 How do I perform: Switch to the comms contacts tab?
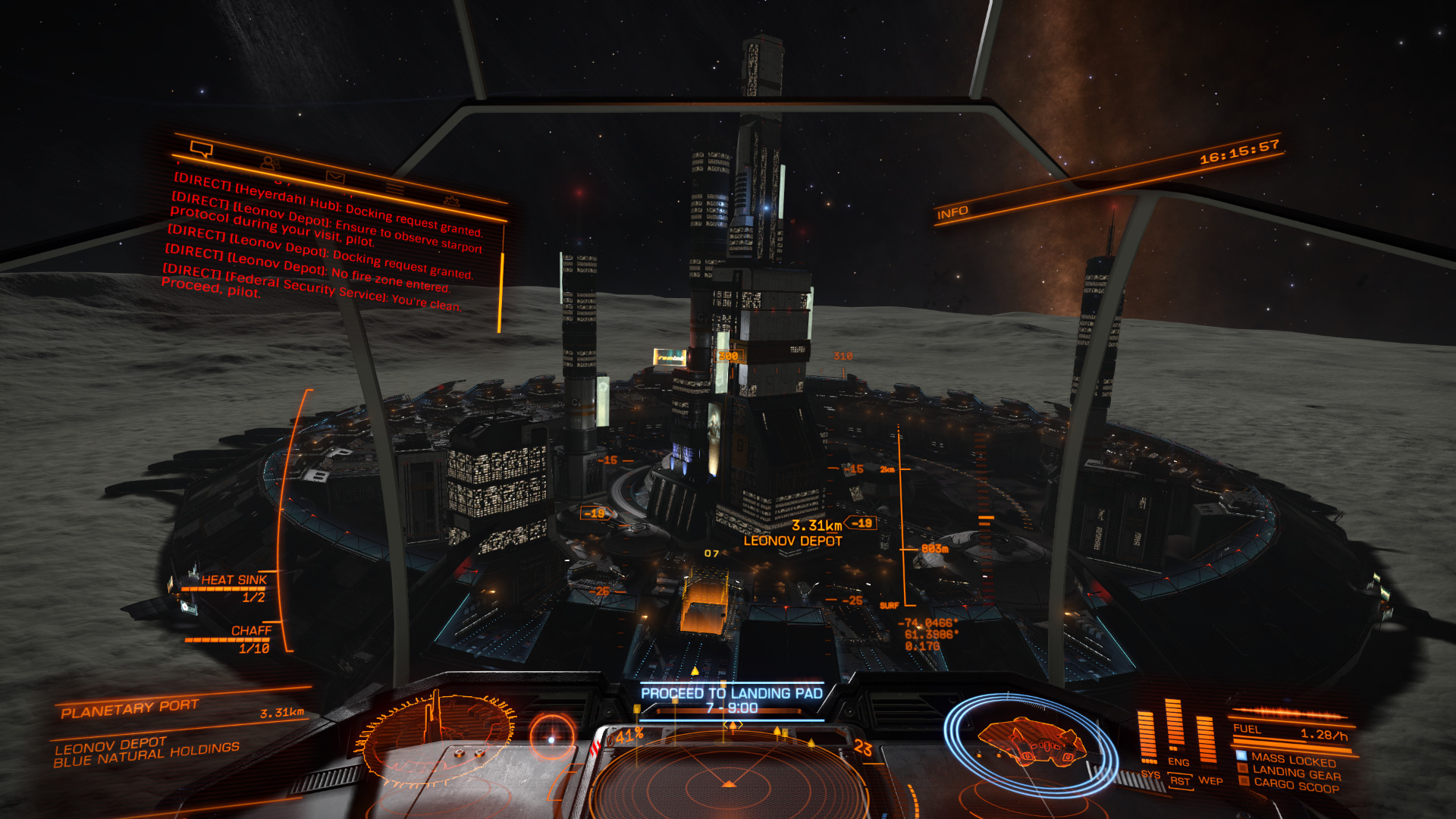coord(269,162)
